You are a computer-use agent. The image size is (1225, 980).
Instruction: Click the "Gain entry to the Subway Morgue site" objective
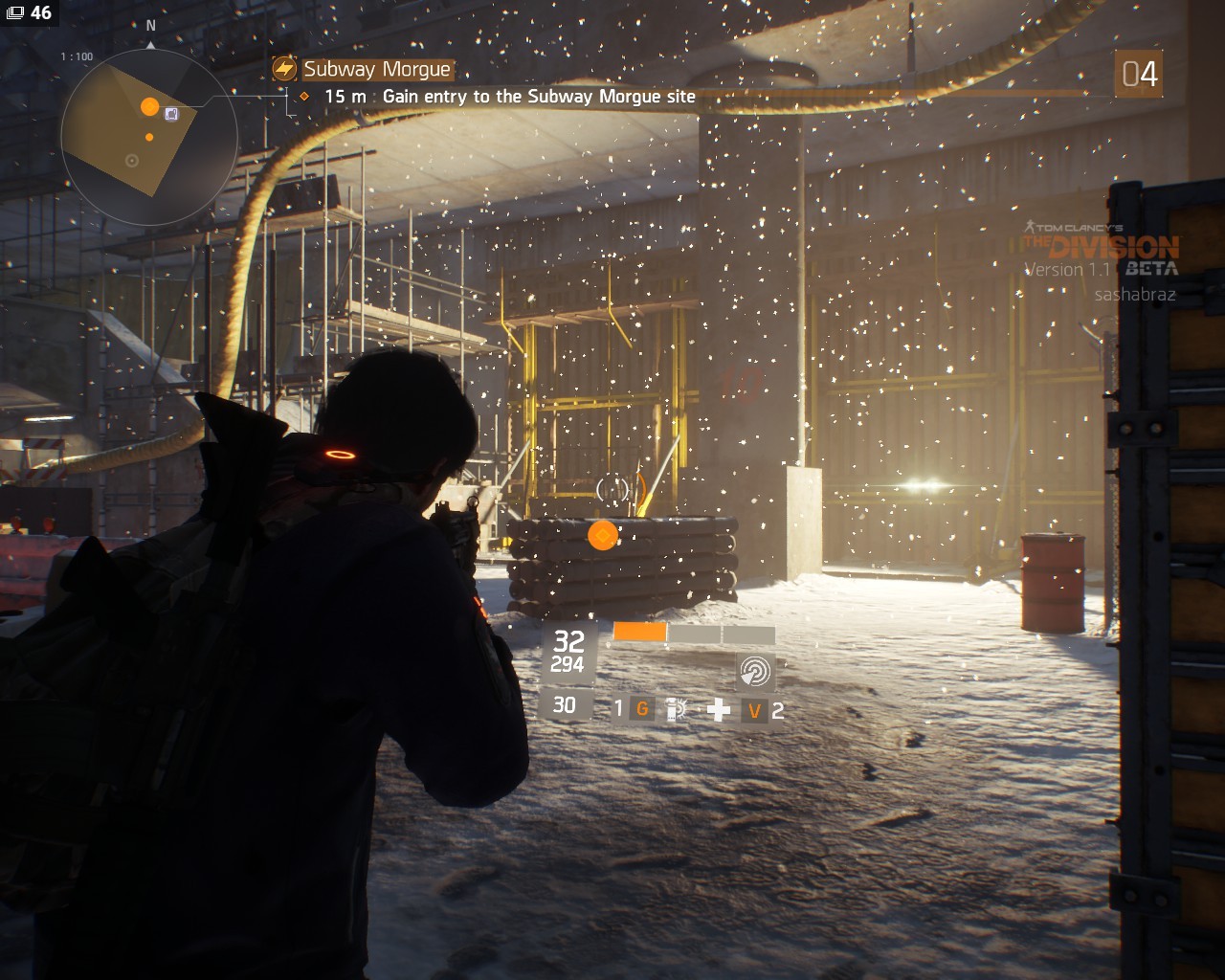coord(539,97)
